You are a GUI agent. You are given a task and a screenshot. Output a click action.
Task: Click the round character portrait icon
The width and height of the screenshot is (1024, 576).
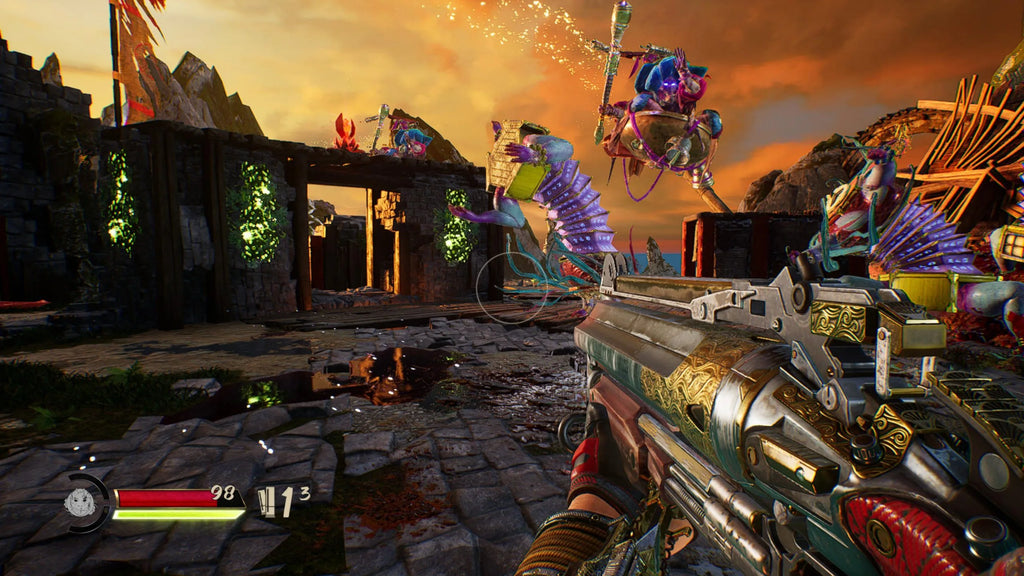(81, 502)
